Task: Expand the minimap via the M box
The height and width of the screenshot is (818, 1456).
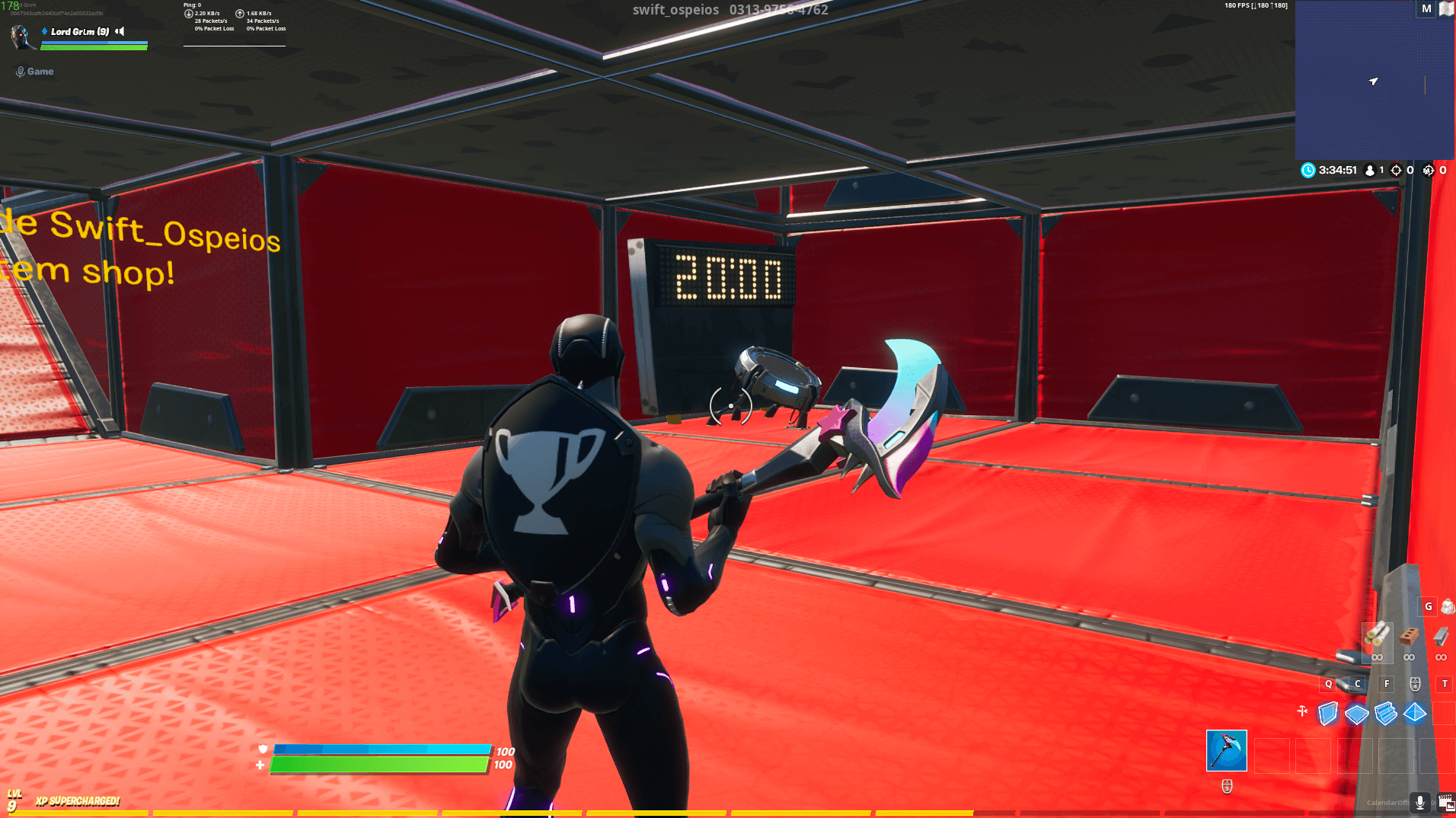Action: click(x=1425, y=9)
